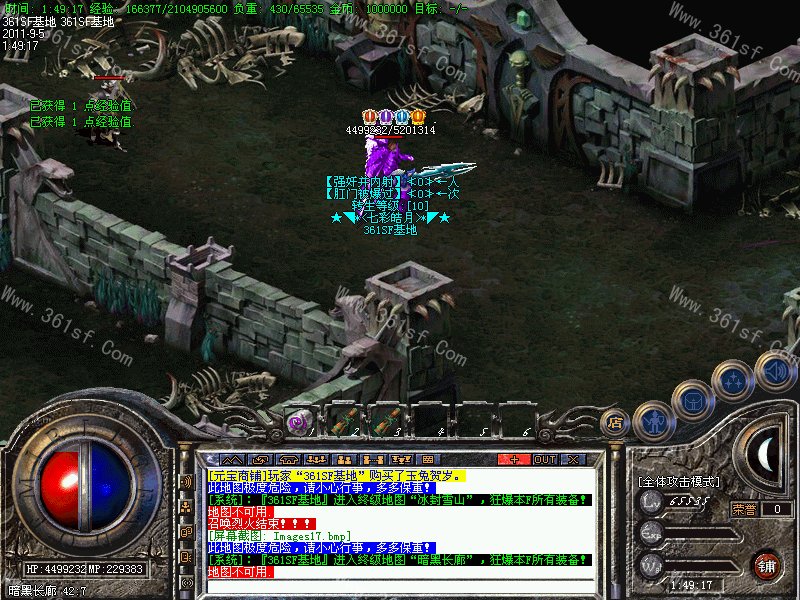Image resolution: width=800 pixels, height=600 pixels.
Task: Click the red 铺 store button
Action: click(767, 564)
